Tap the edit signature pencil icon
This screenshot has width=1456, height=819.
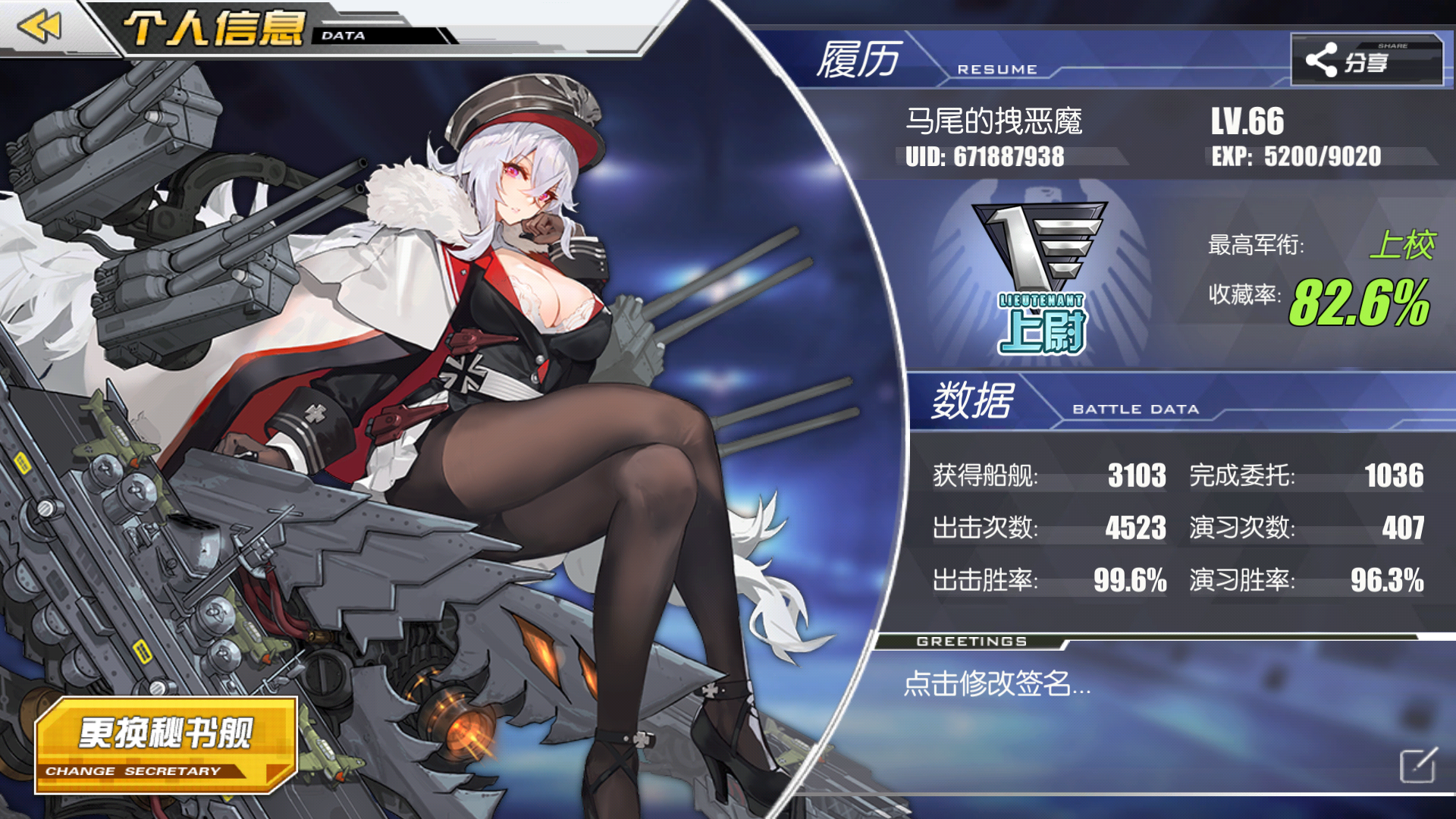tap(1417, 765)
